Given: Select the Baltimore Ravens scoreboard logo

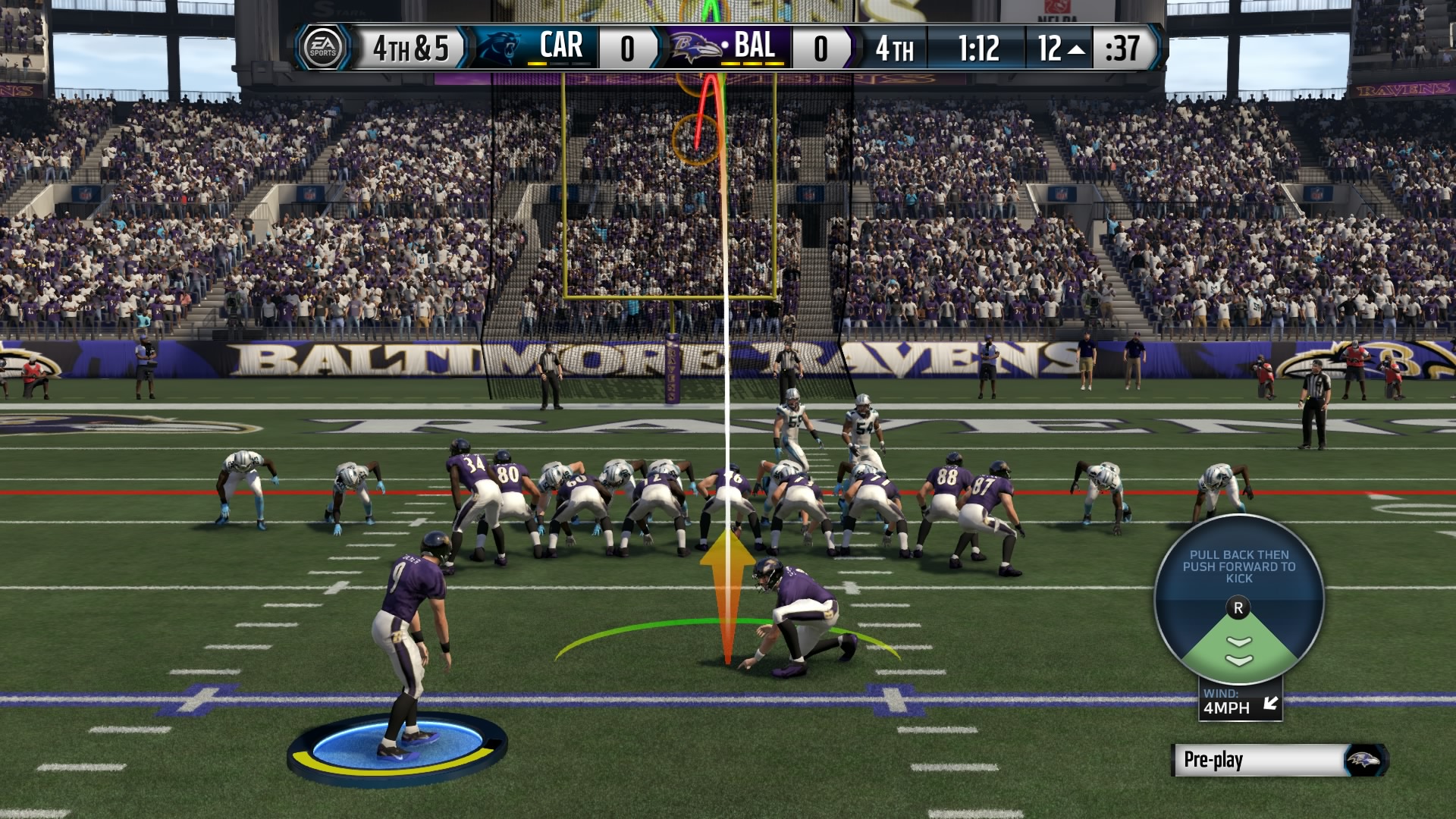Looking at the screenshot, I should [x=695, y=48].
